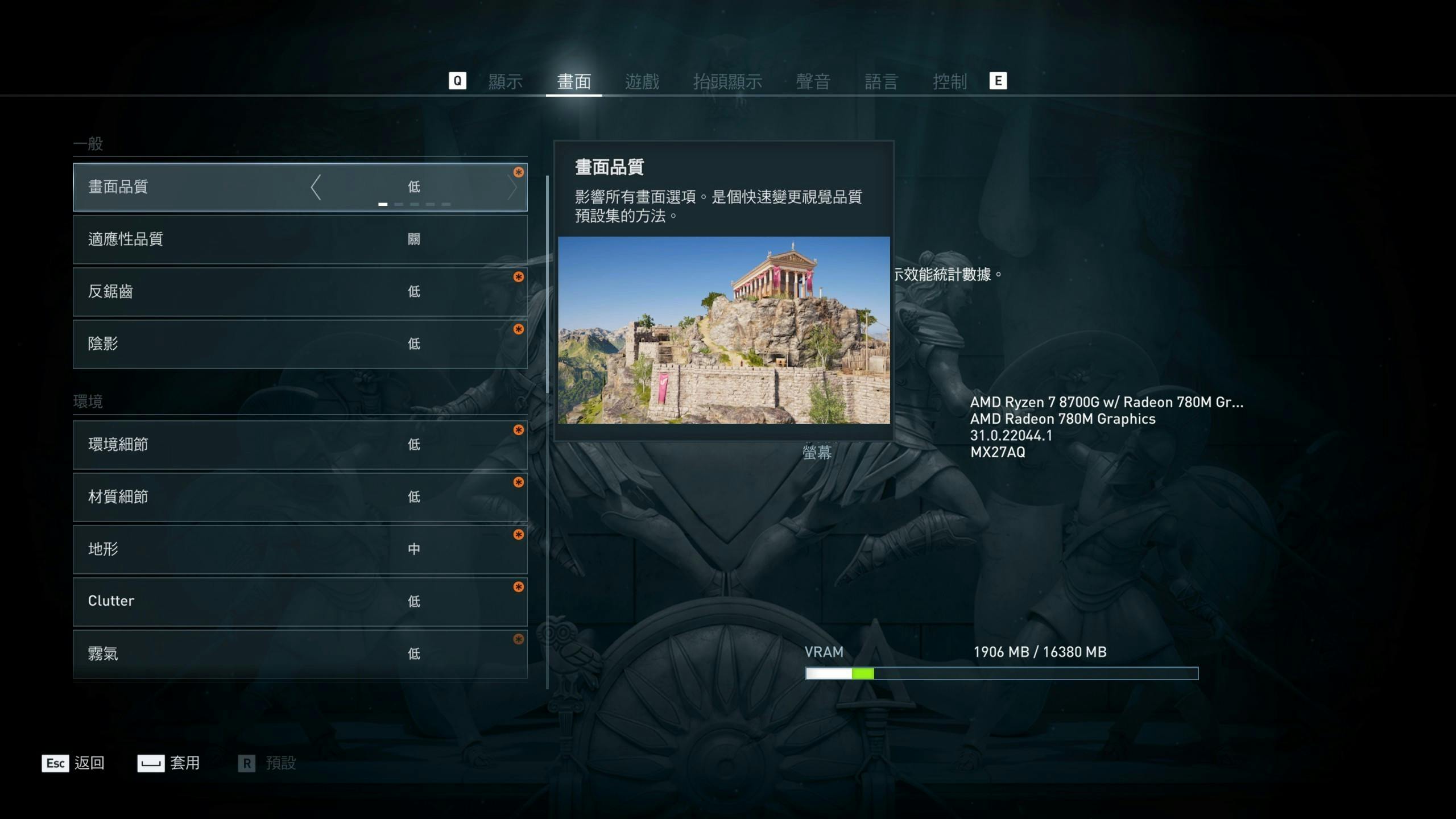The image size is (1456, 819).
Task: Reset settings with 預設
Action: [267, 763]
